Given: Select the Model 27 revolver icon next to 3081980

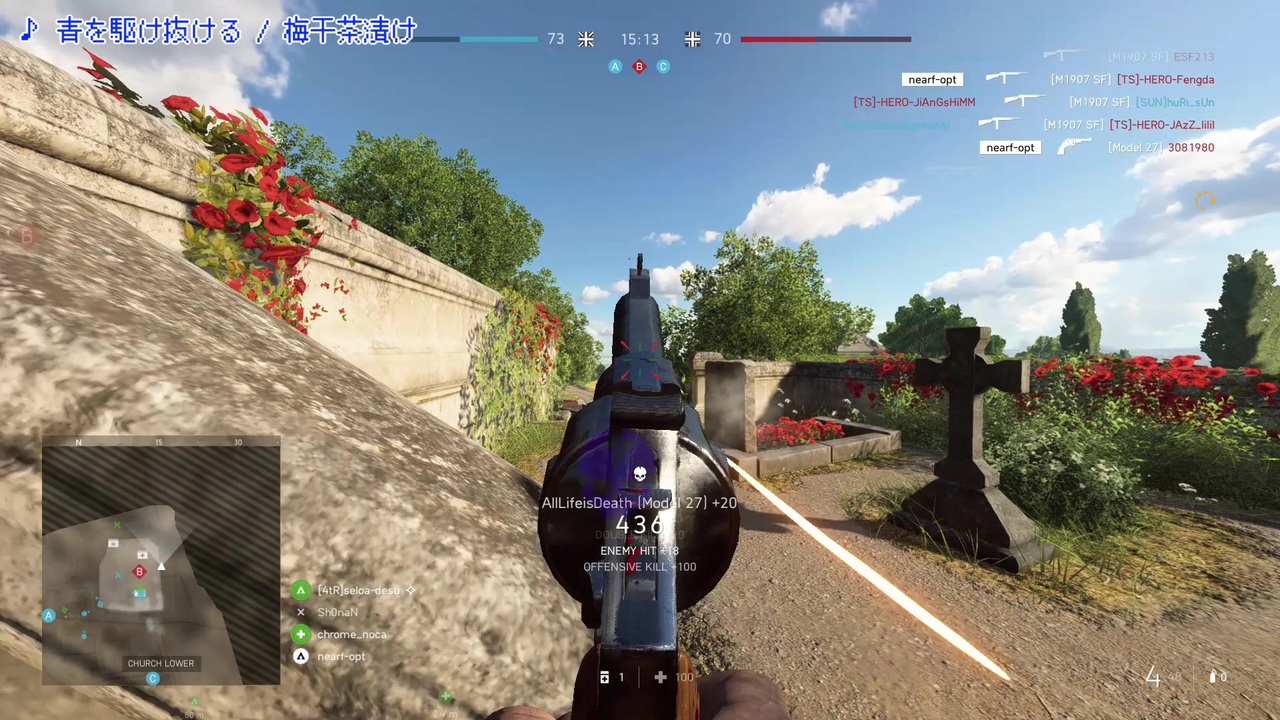Looking at the screenshot, I should click(1074, 146).
